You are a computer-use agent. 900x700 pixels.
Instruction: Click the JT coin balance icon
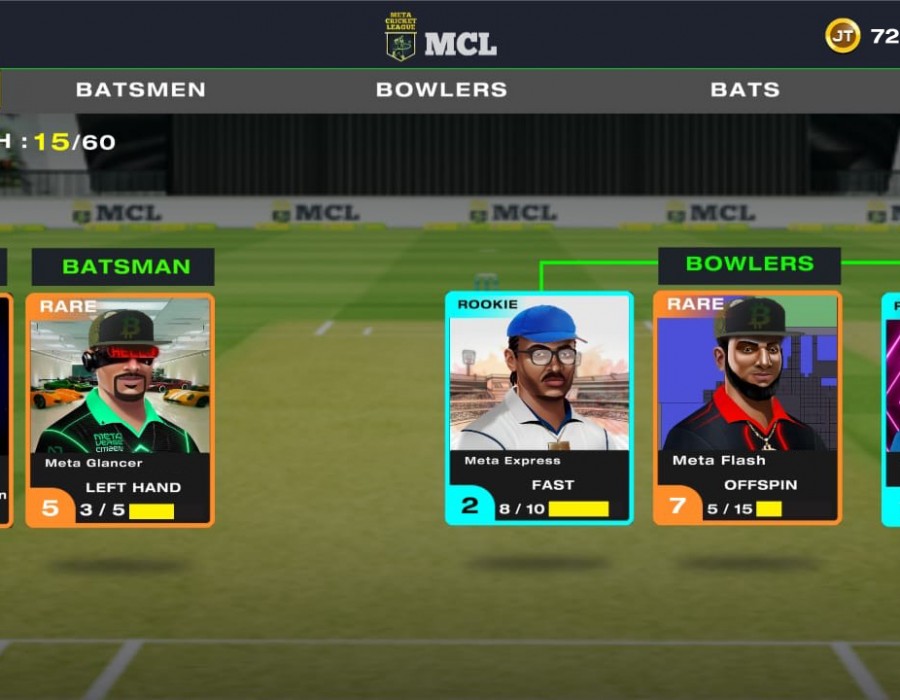point(842,36)
